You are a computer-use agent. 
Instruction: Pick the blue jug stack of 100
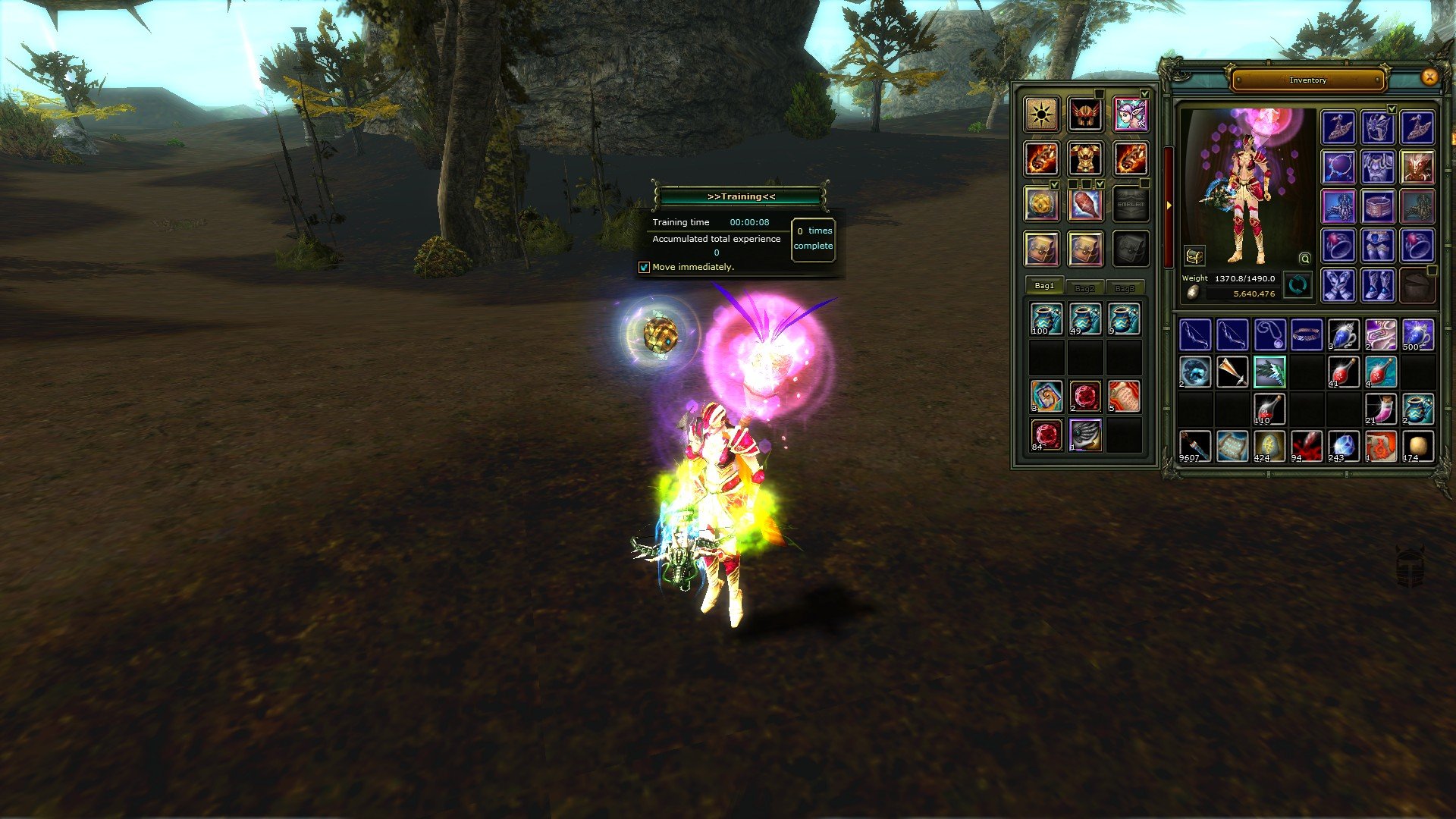tap(1046, 319)
